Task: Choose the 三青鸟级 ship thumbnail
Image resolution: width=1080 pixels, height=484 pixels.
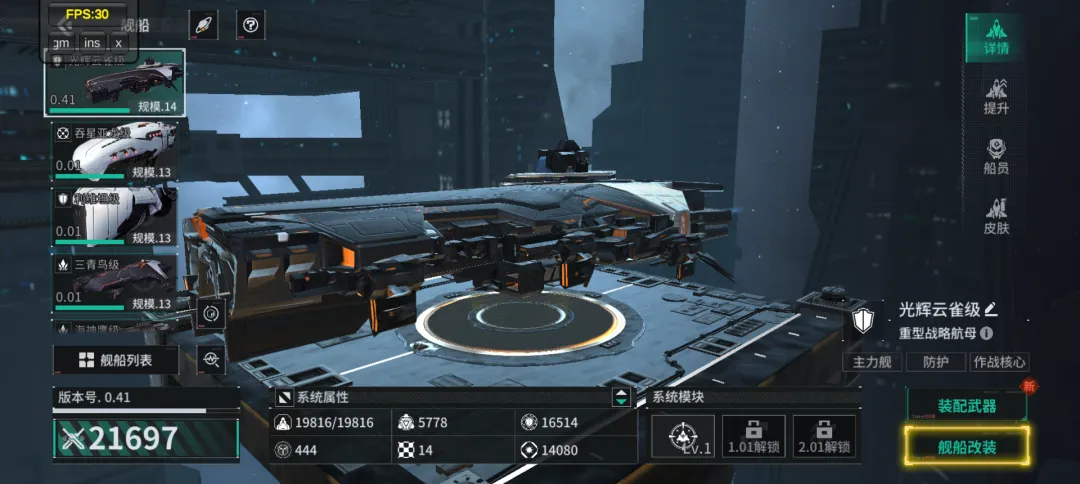Action: [114, 282]
